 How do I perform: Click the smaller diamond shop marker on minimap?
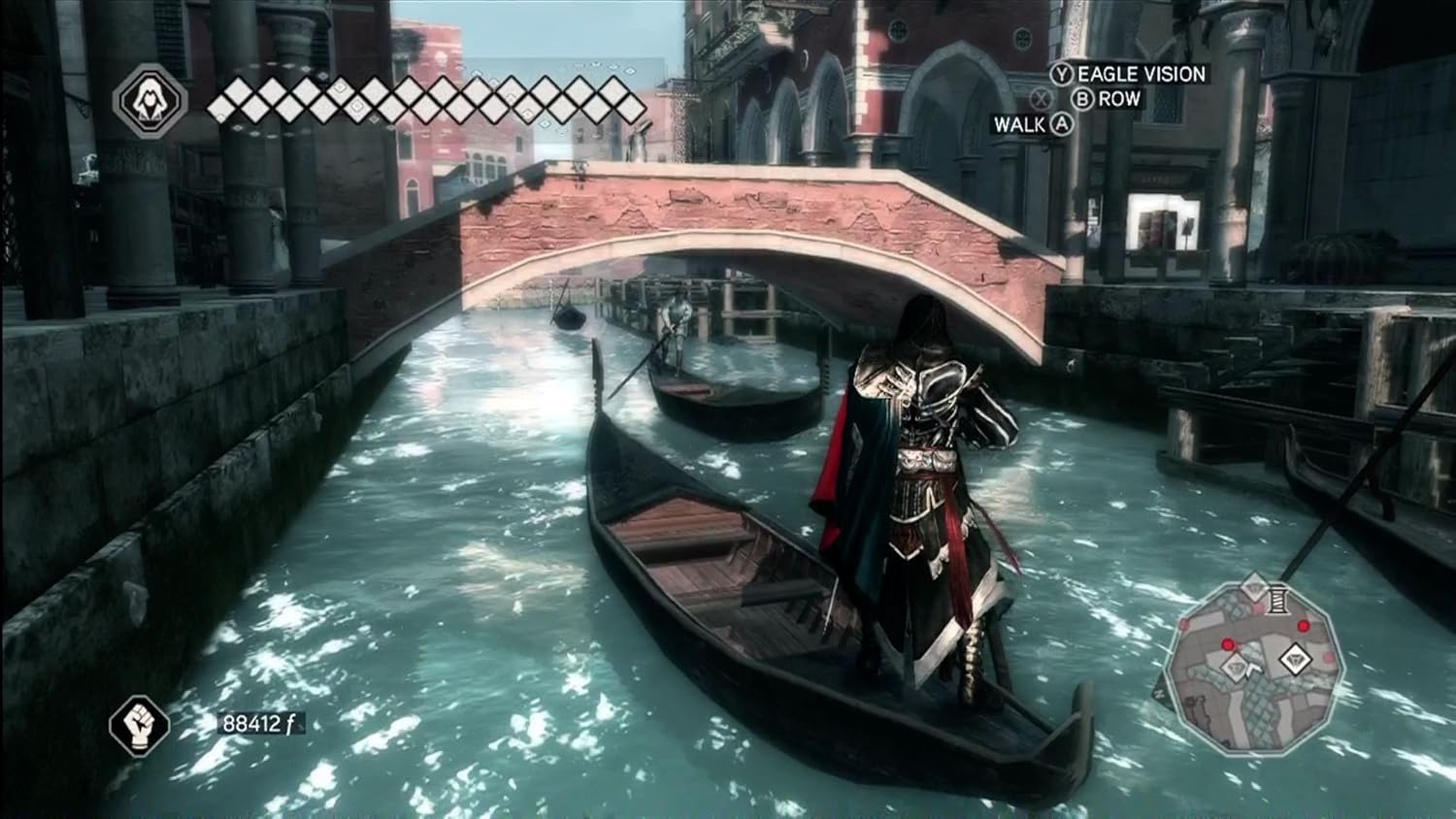point(1235,667)
